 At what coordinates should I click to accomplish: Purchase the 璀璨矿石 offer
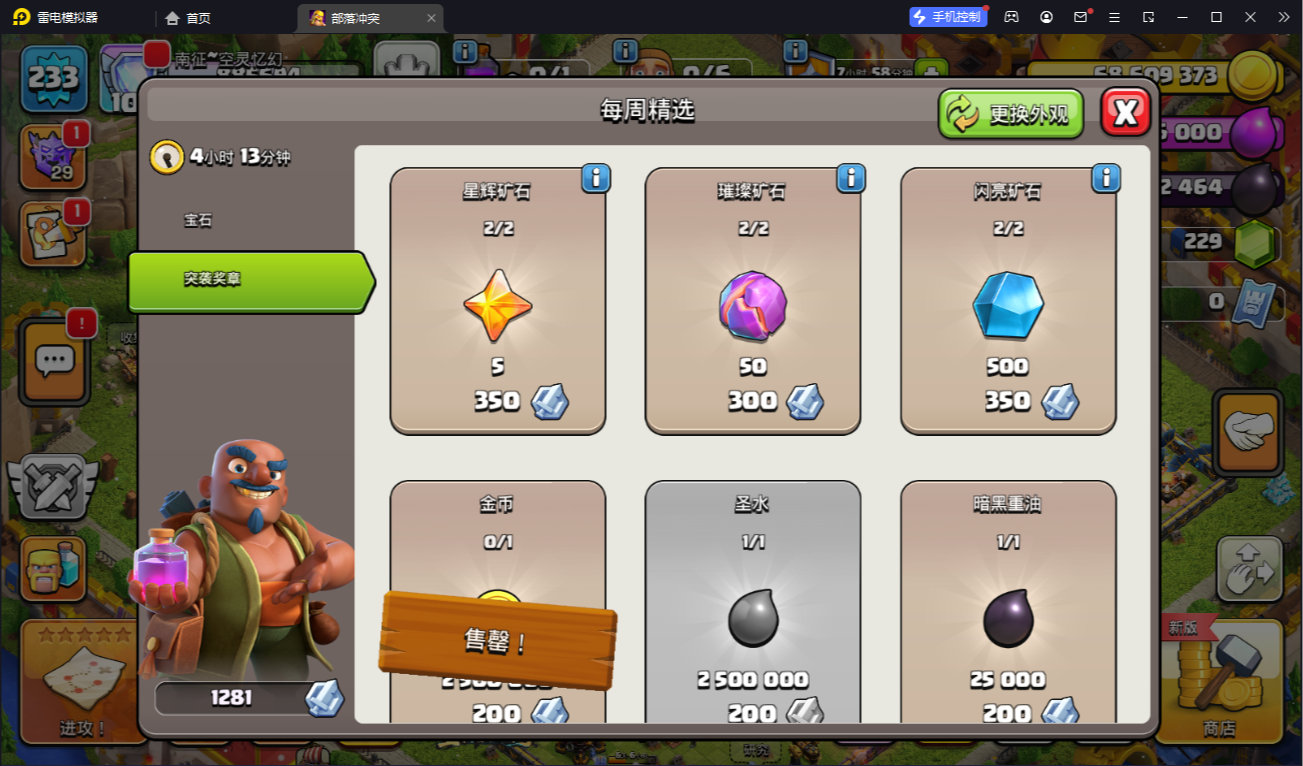[753, 301]
